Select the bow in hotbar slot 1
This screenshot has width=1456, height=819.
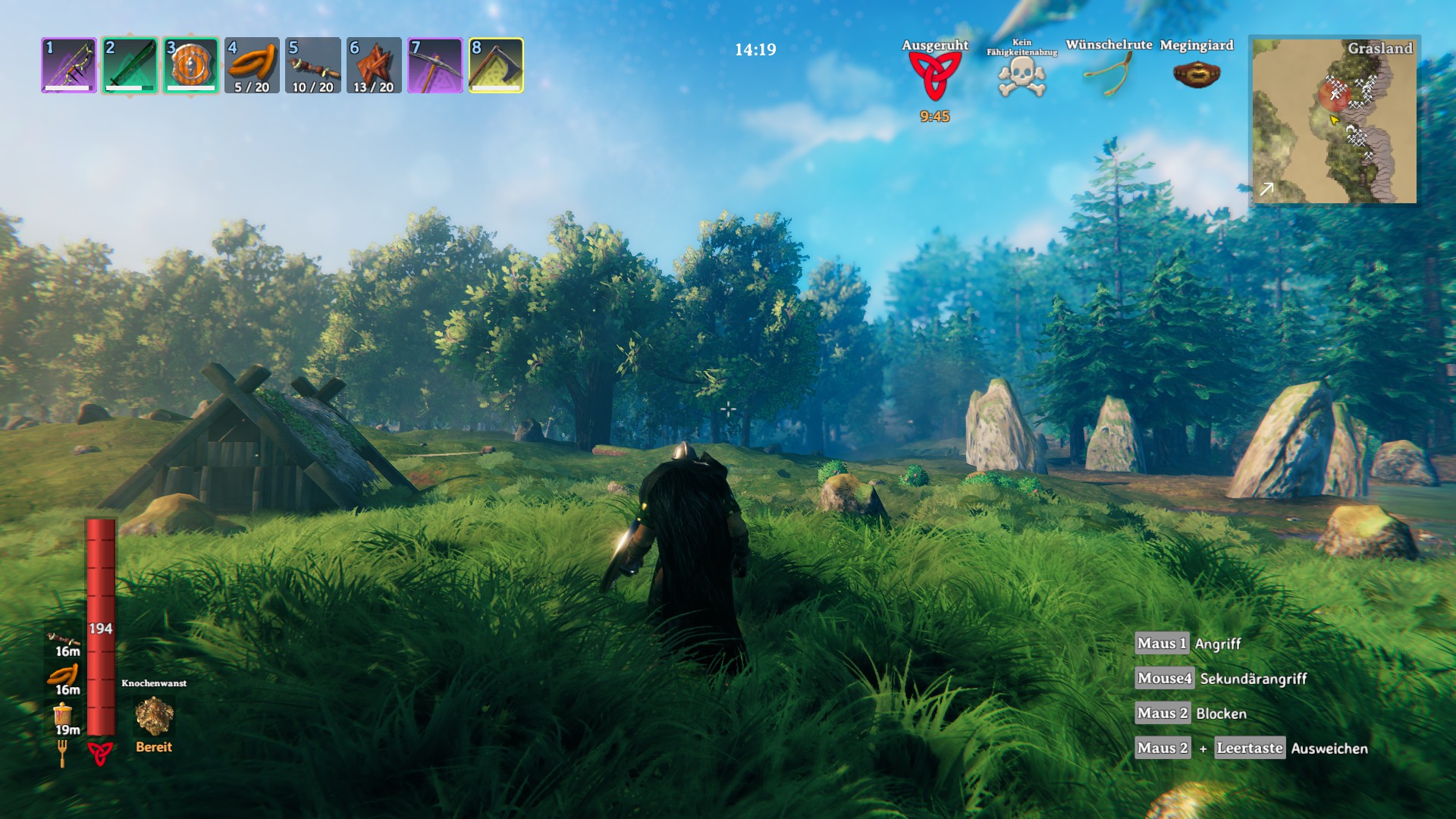pos(69,65)
